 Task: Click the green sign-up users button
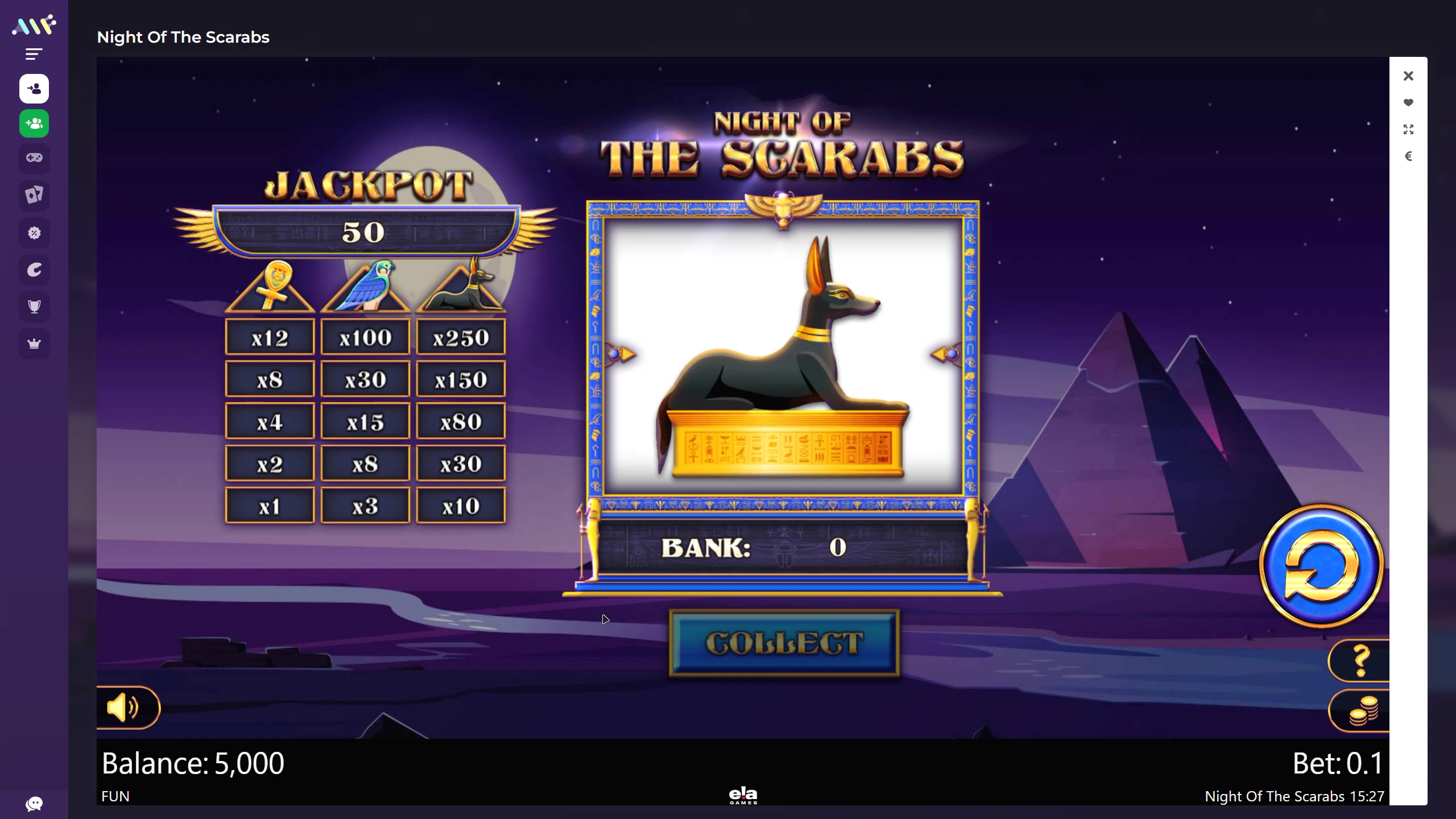coord(34,123)
